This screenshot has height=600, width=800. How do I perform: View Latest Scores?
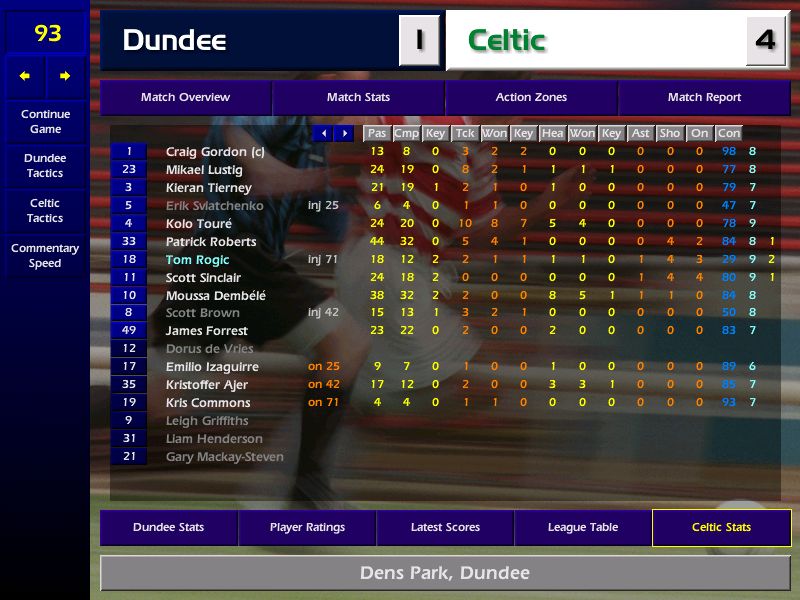(x=445, y=528)
